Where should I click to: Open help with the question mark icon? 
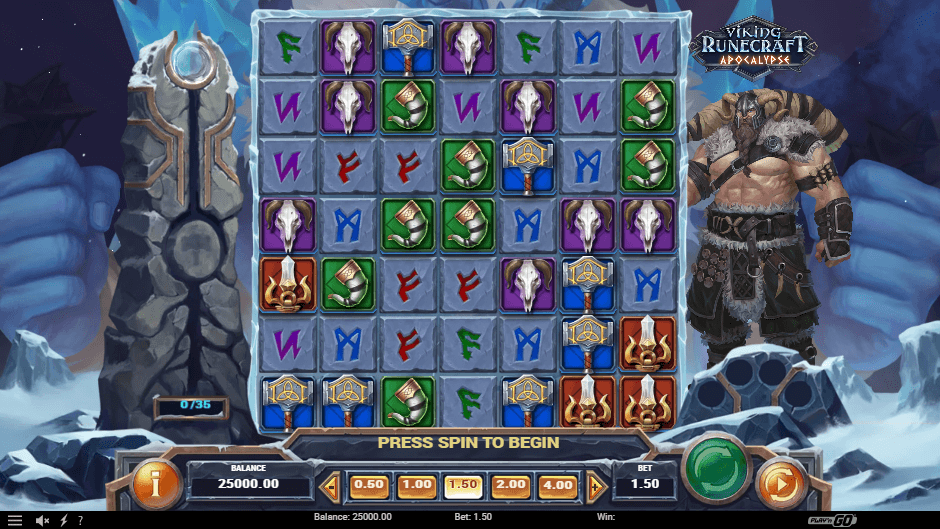point(80,520)
